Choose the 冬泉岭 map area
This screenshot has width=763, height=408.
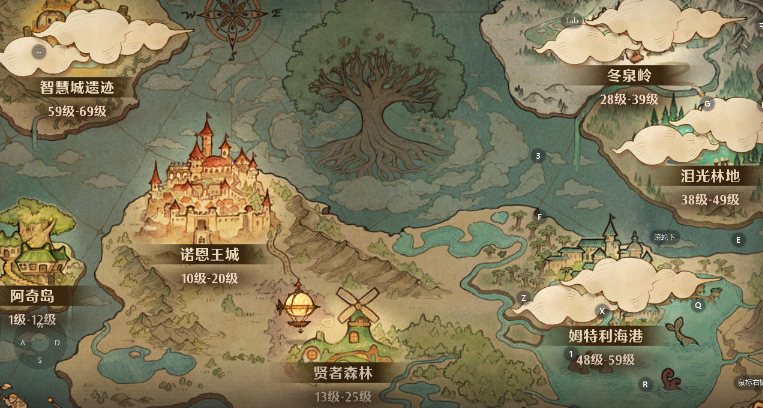tap(628, 74)
